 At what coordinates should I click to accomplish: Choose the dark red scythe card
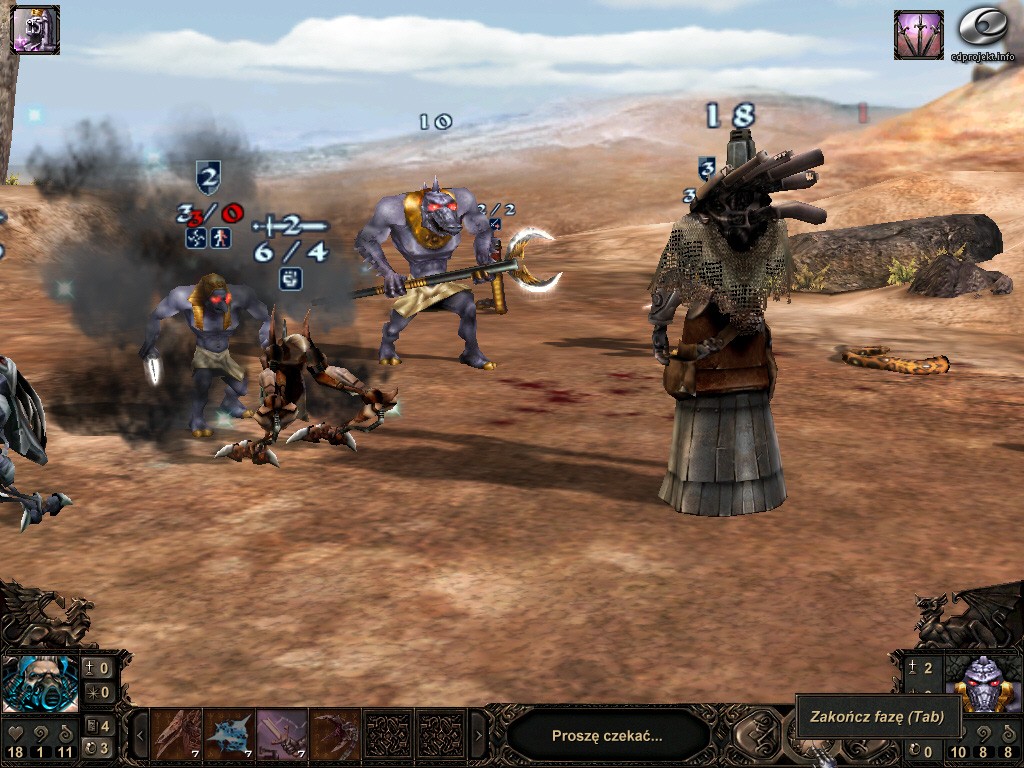pyautogui.click(x=334, y=735)
